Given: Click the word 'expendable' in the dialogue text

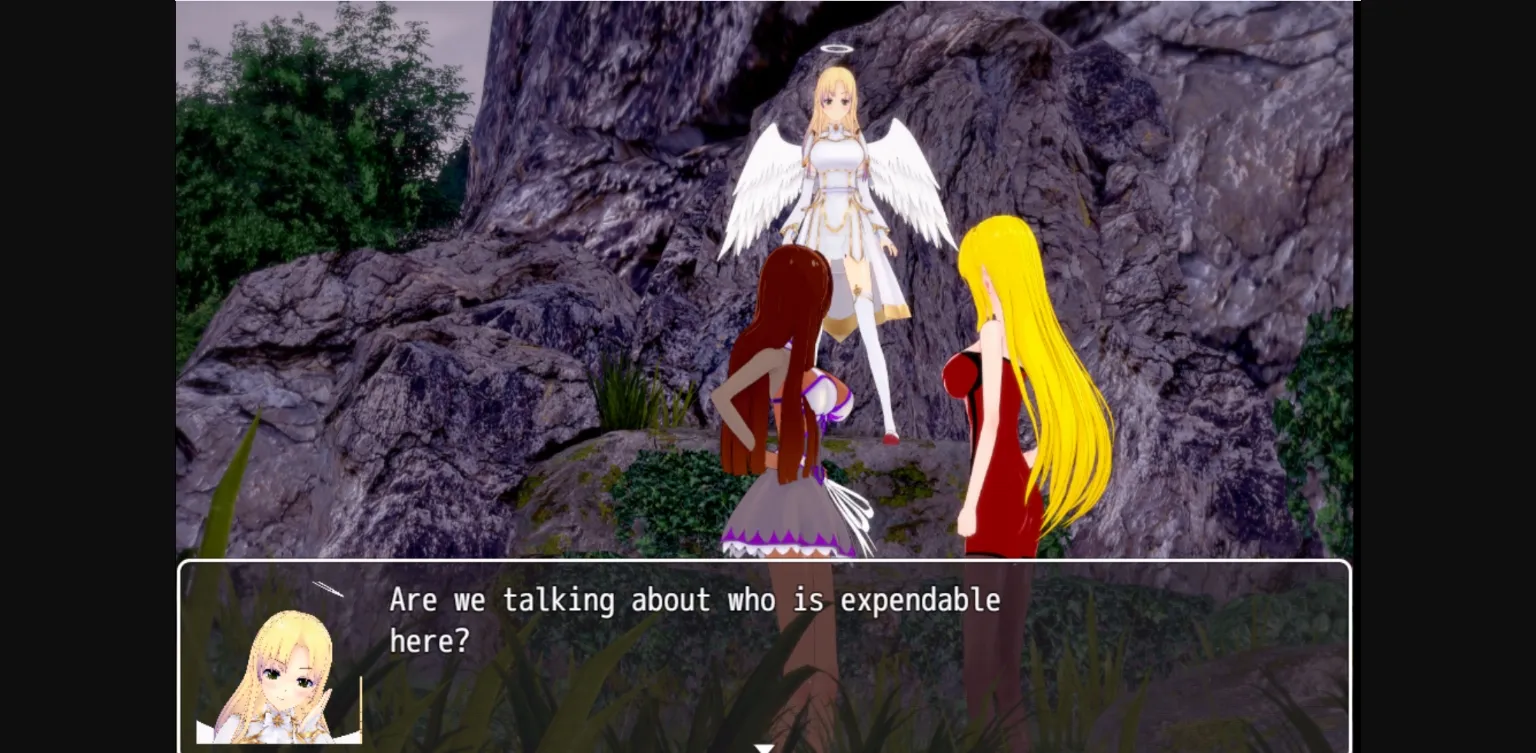Looking at the screenshot, I should (918, 600).
